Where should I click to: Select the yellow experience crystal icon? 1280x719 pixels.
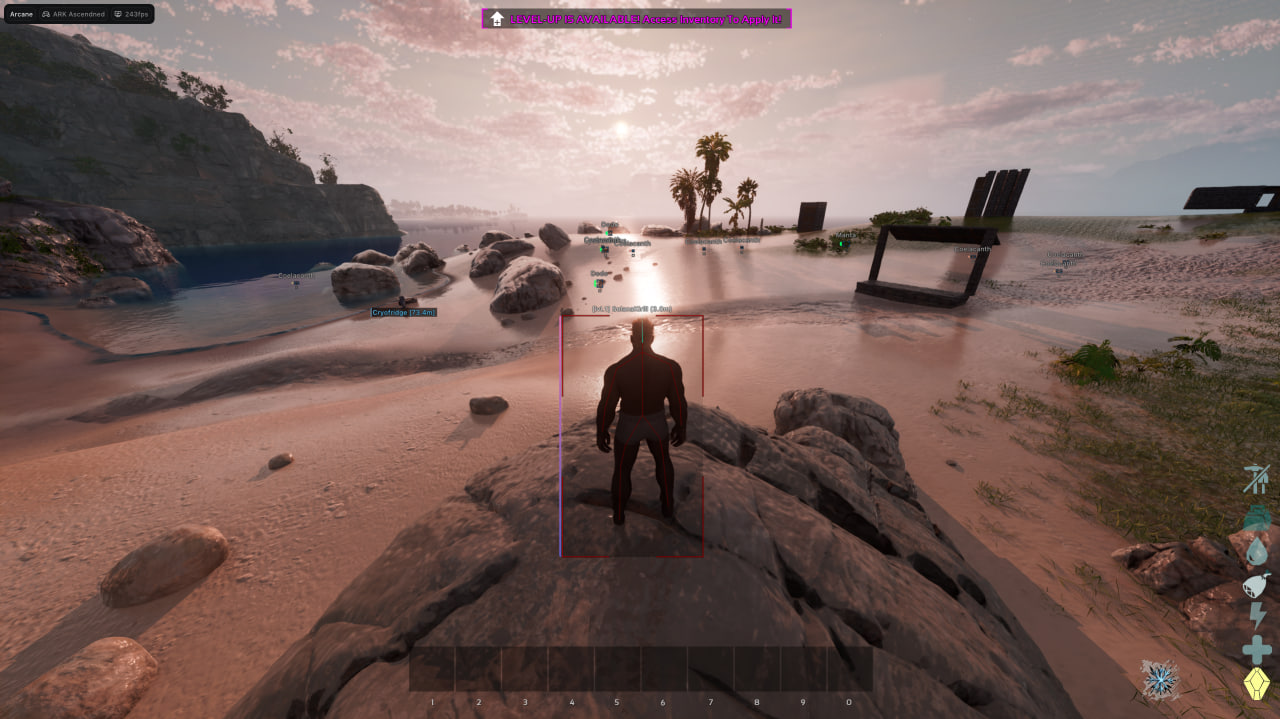click(x=1256, y=684)
